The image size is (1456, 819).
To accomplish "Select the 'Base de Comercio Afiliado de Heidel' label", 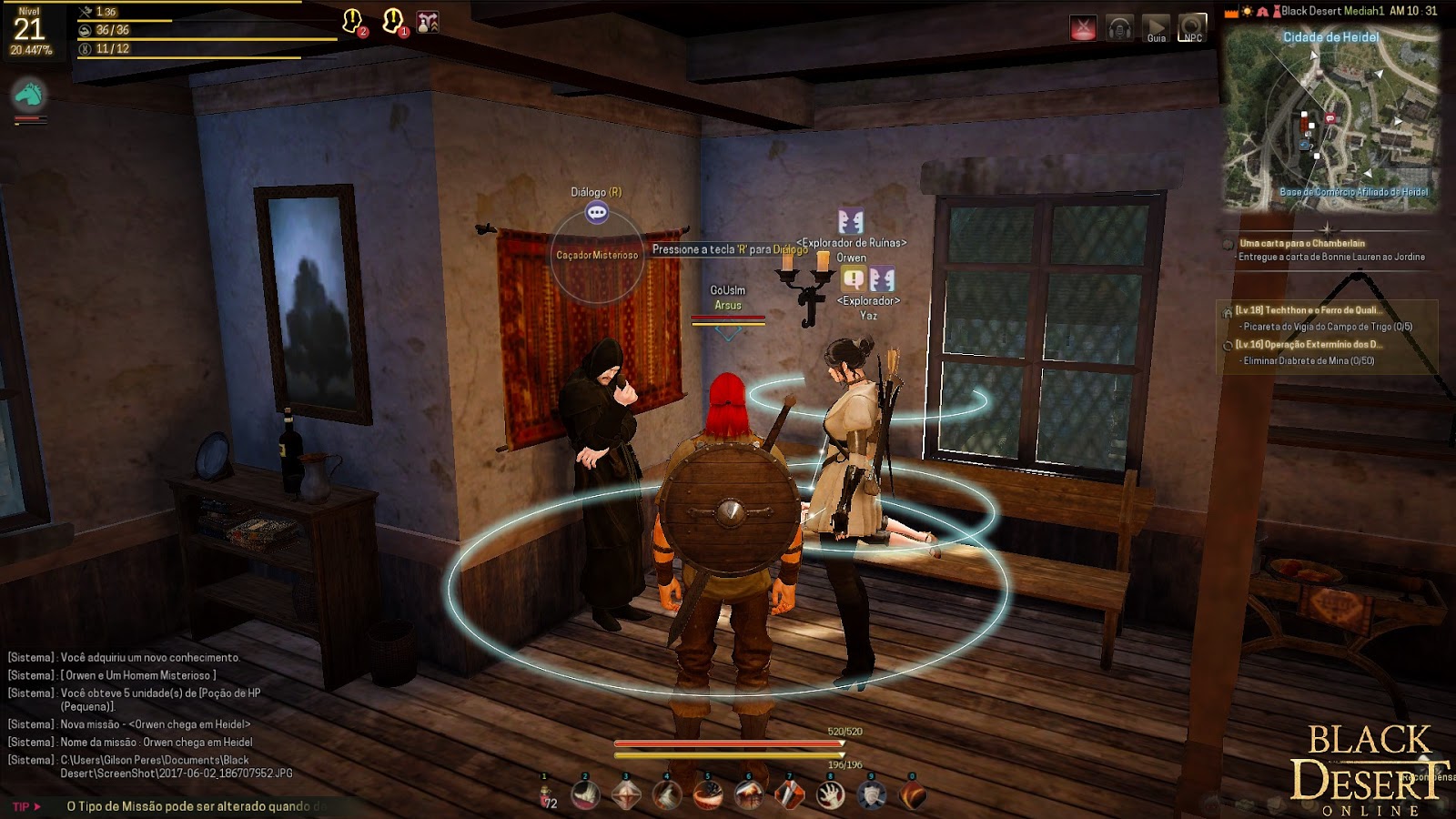I will click(1355, 193).
